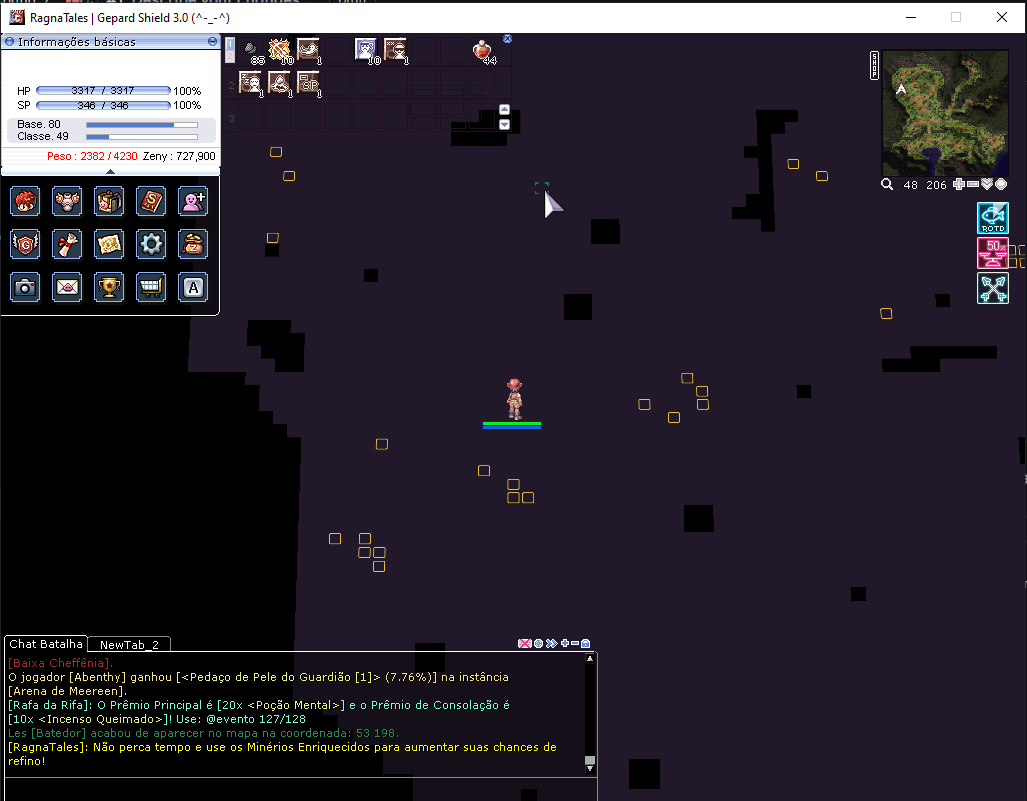Open the gold trophy icon
This screenshot has width=1027, height=801.
point(109,287)
